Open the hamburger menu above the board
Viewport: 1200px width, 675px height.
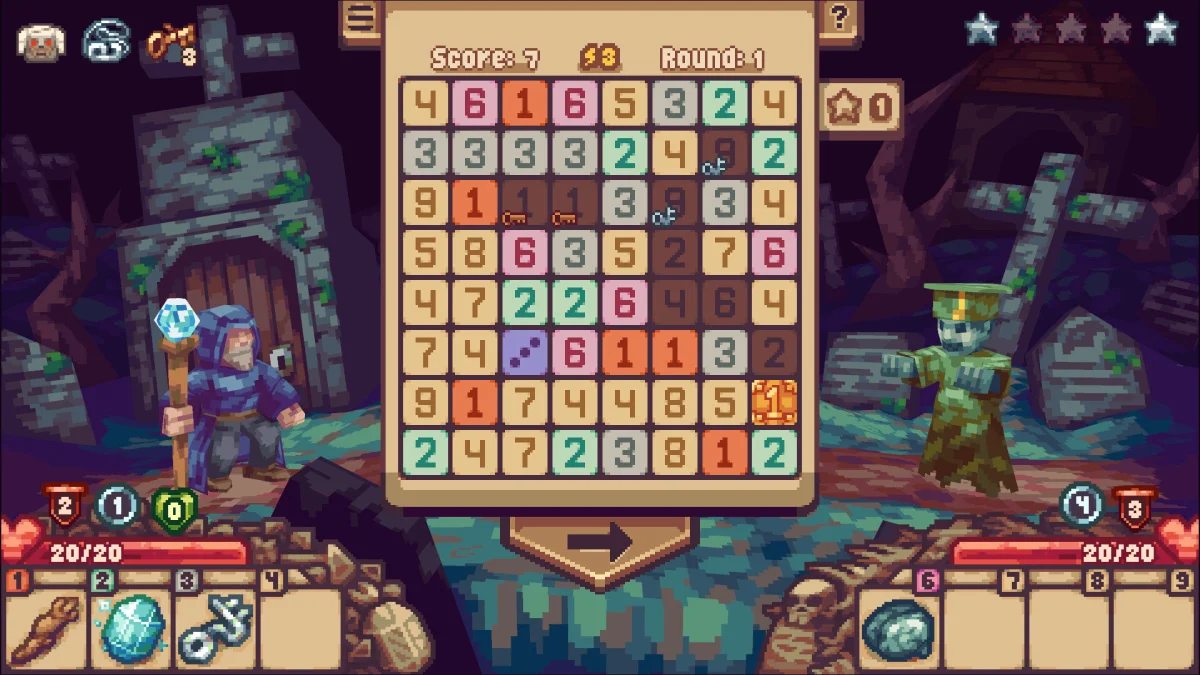click(x=361, y=18)
